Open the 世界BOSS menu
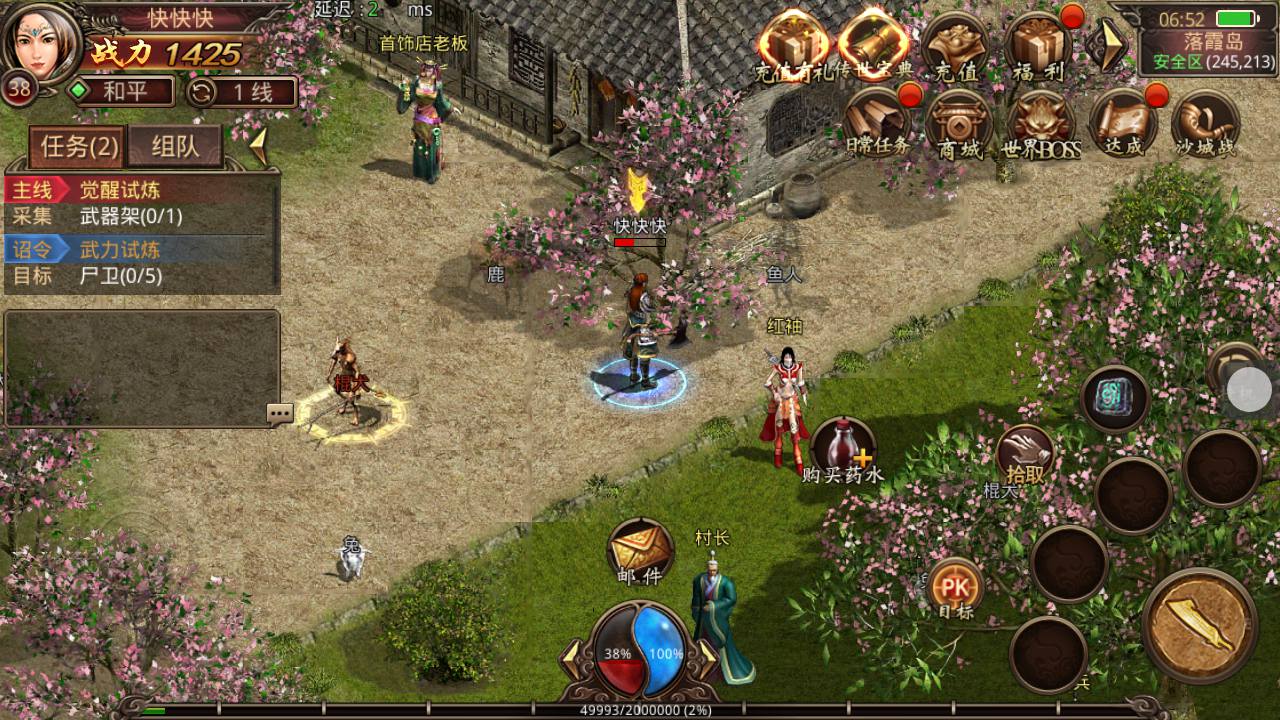Image resolution: width=1280 pixels, height=720 pixels. (1041, 126)
